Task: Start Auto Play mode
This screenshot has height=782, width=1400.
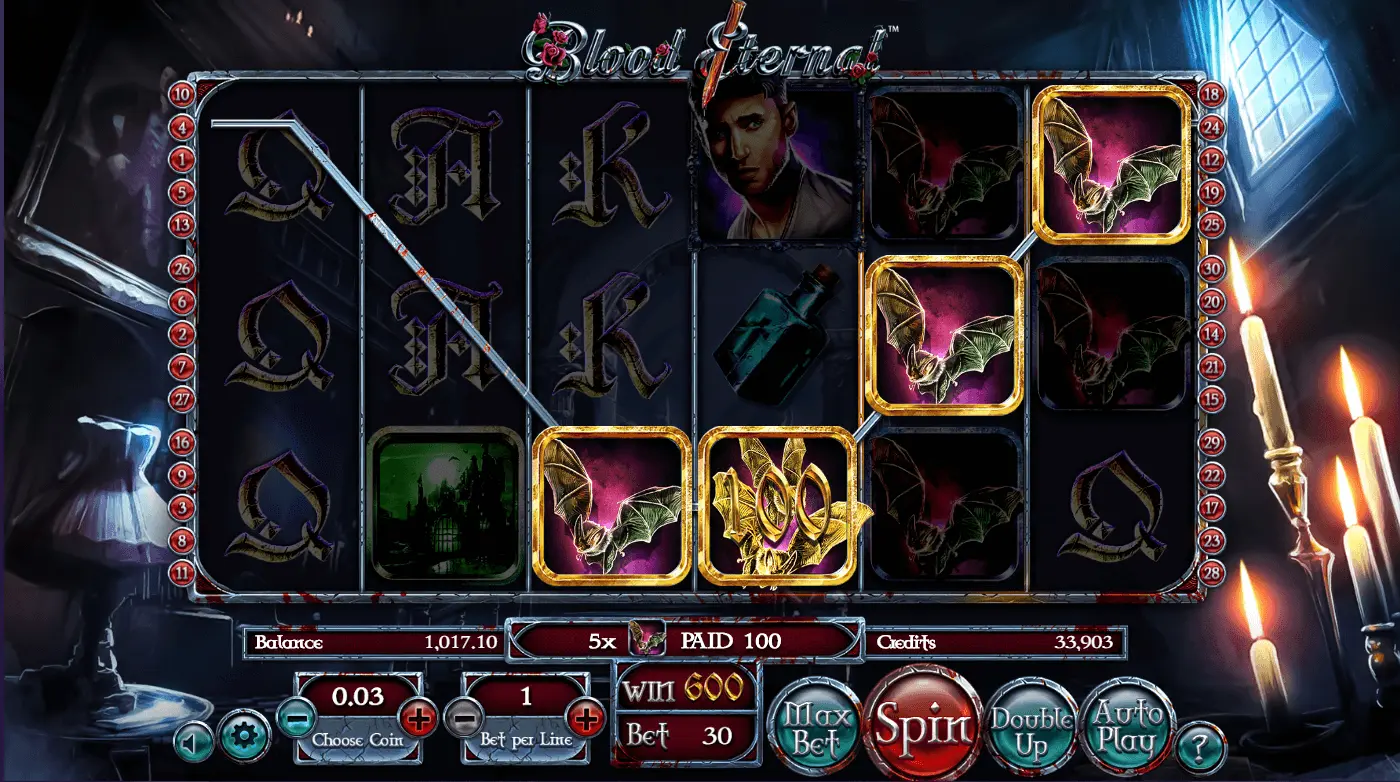Action: (1125, 727)
